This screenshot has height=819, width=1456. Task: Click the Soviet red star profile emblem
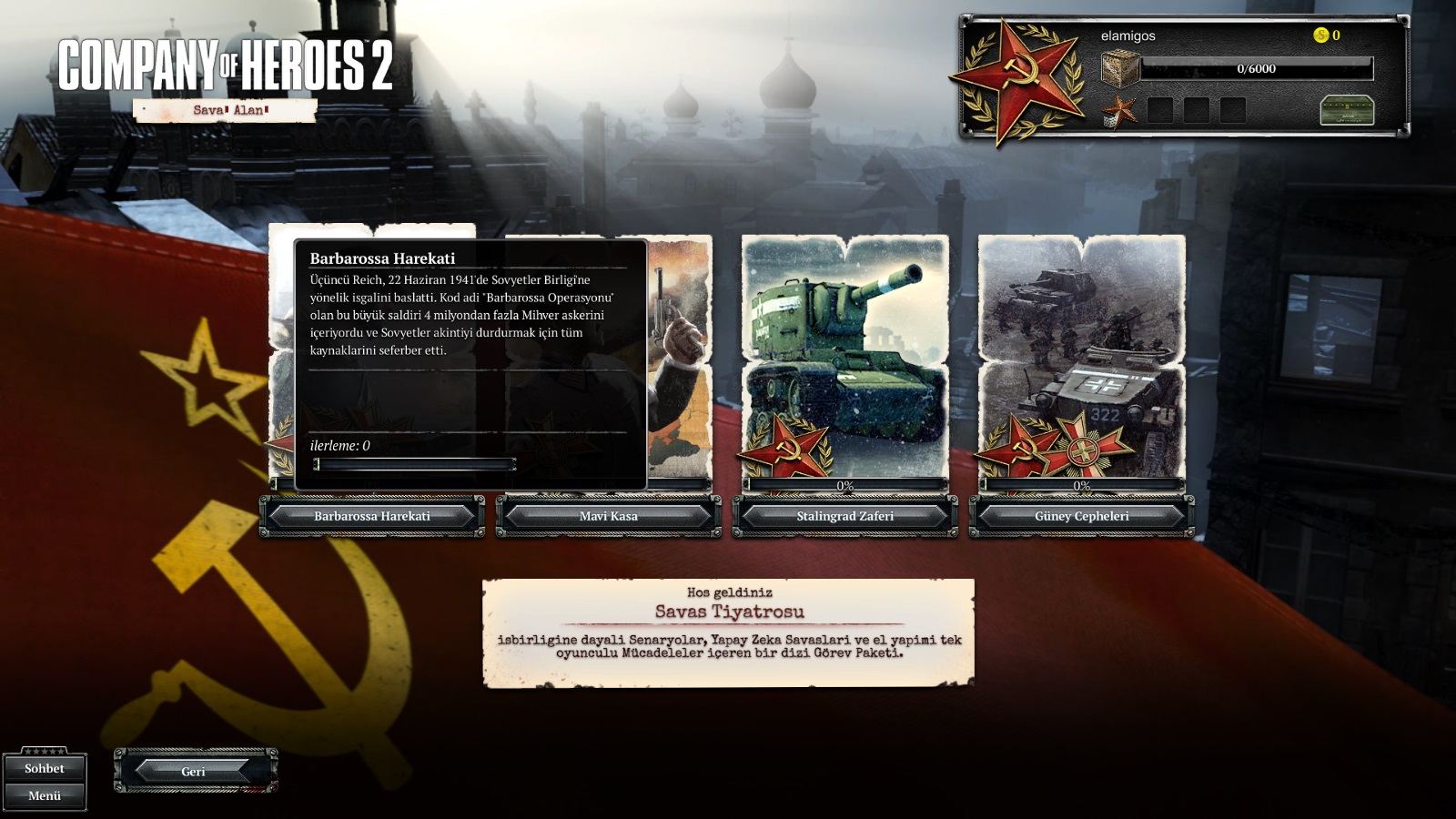[1017, 78]
